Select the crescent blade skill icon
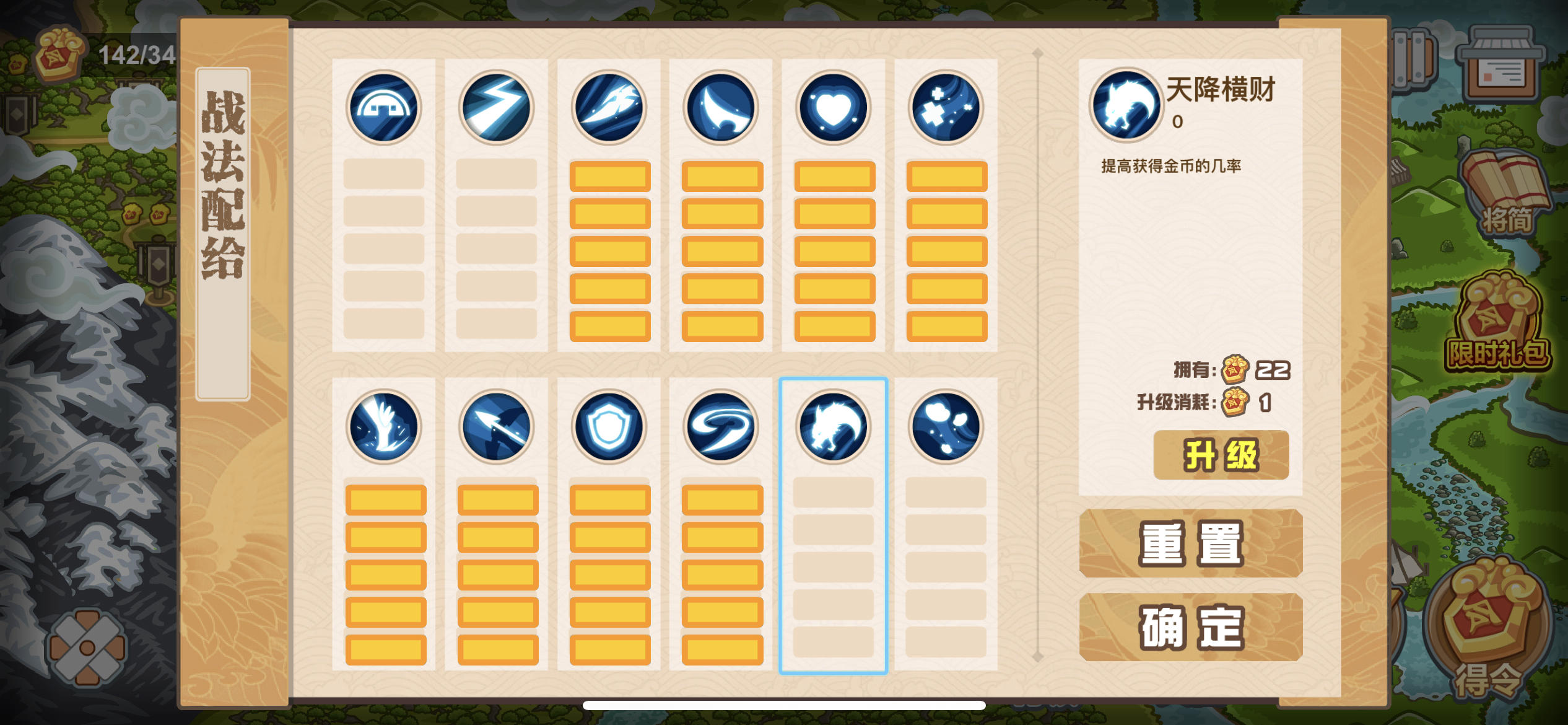This screenshot has height=725, width=1568. point(720,108)
